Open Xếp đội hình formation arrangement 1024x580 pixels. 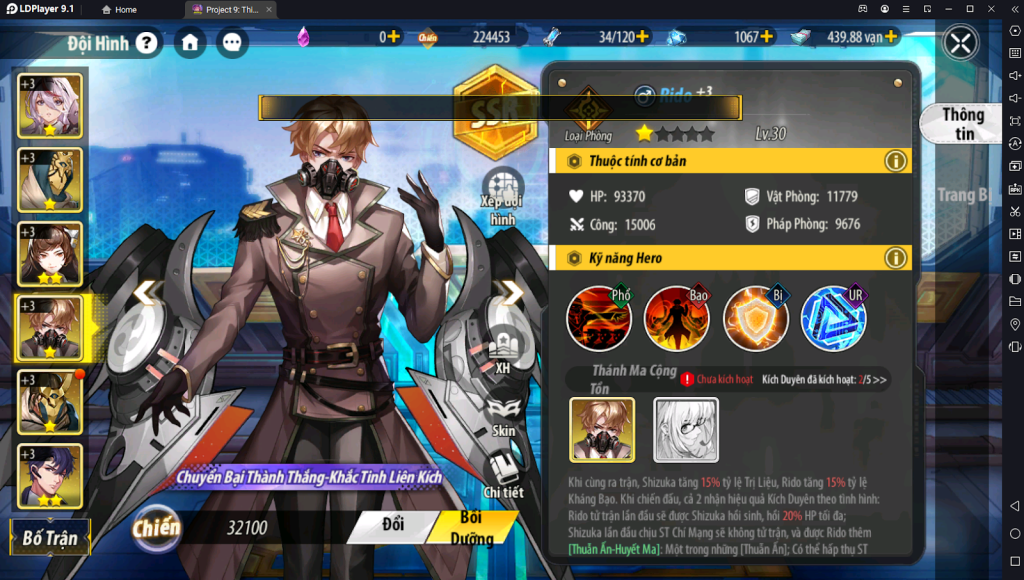click(x=502, y=197)
